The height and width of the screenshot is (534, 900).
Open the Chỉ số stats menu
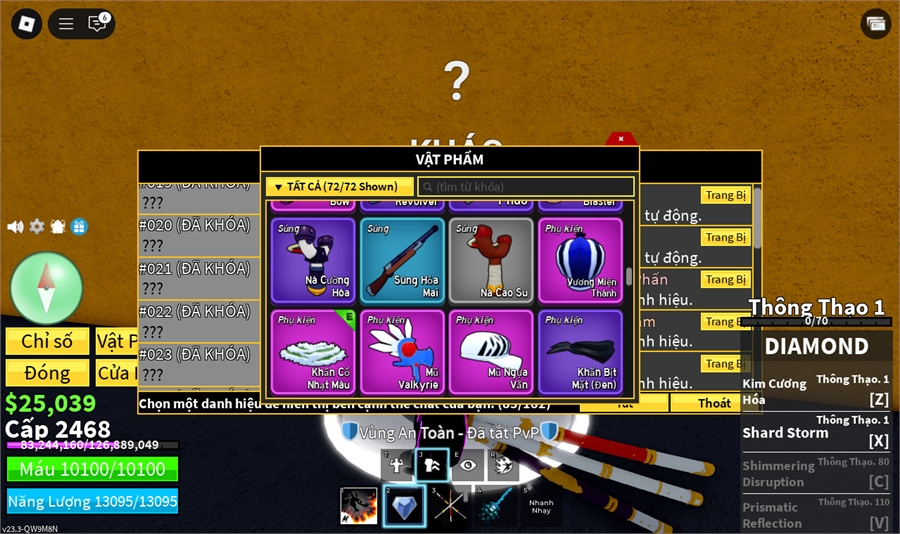click(x=48, y=341)
